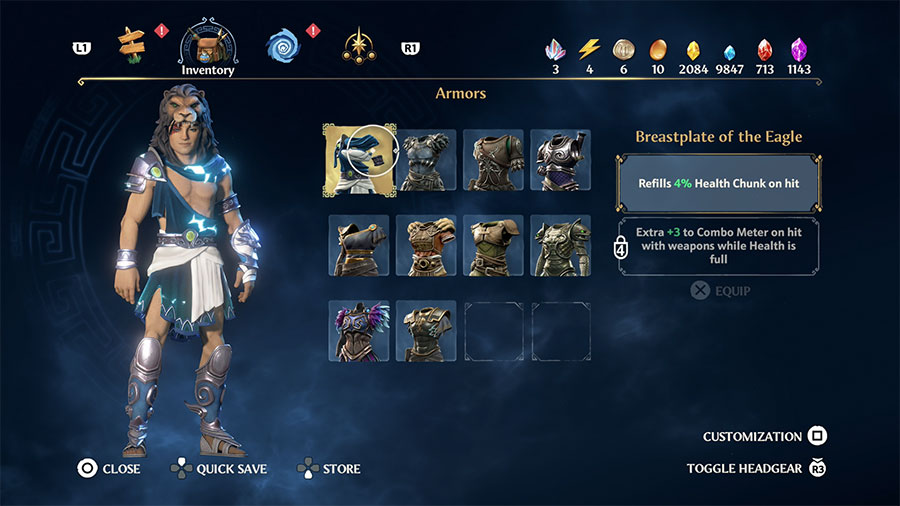
Task: Pick the bronze lion-shoulder armor
Action: (560, 245)
